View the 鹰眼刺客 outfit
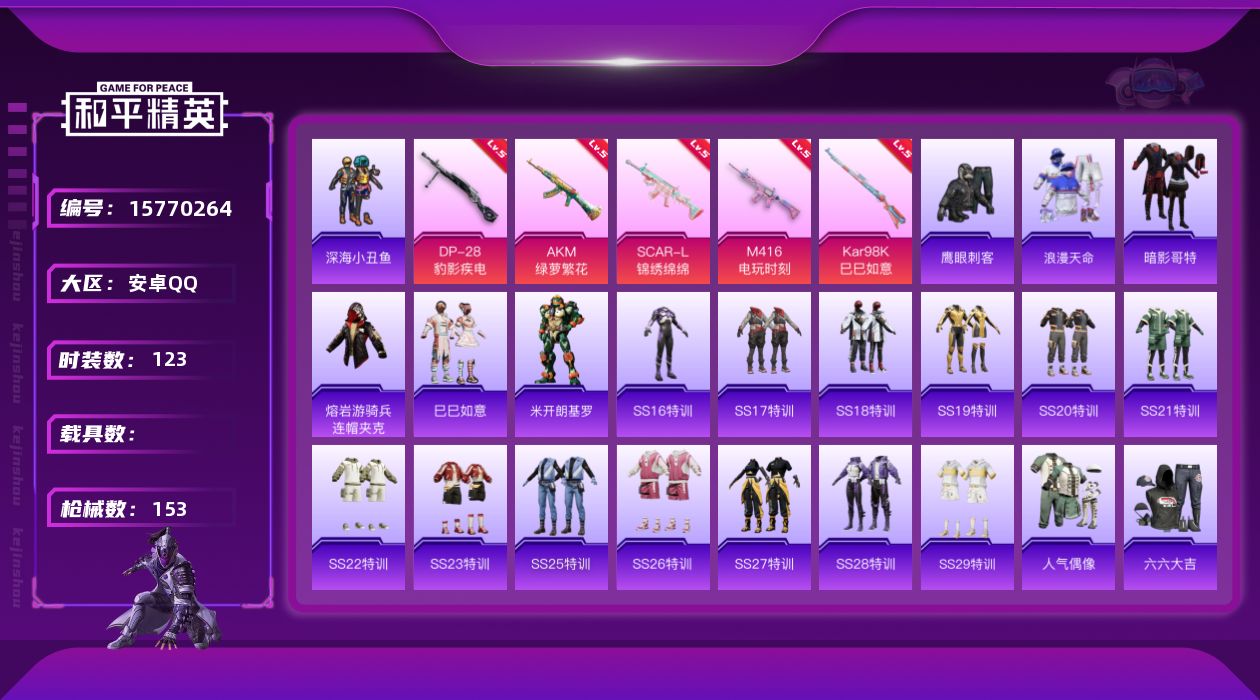This screenshot has height=700, width=1260. pos(967,211)
